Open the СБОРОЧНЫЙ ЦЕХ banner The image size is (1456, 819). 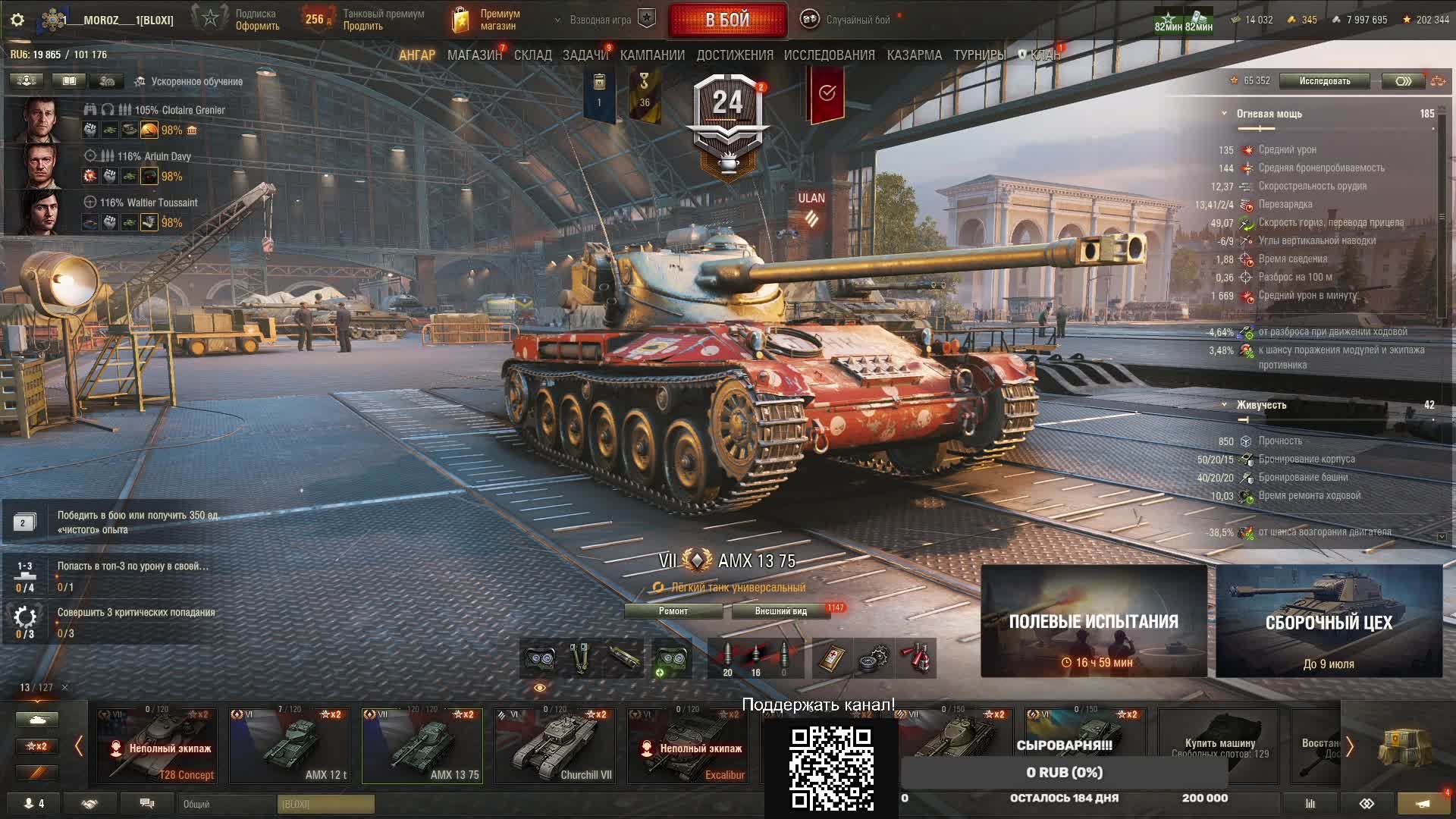pyautogui.click(x=1329, y=621)
